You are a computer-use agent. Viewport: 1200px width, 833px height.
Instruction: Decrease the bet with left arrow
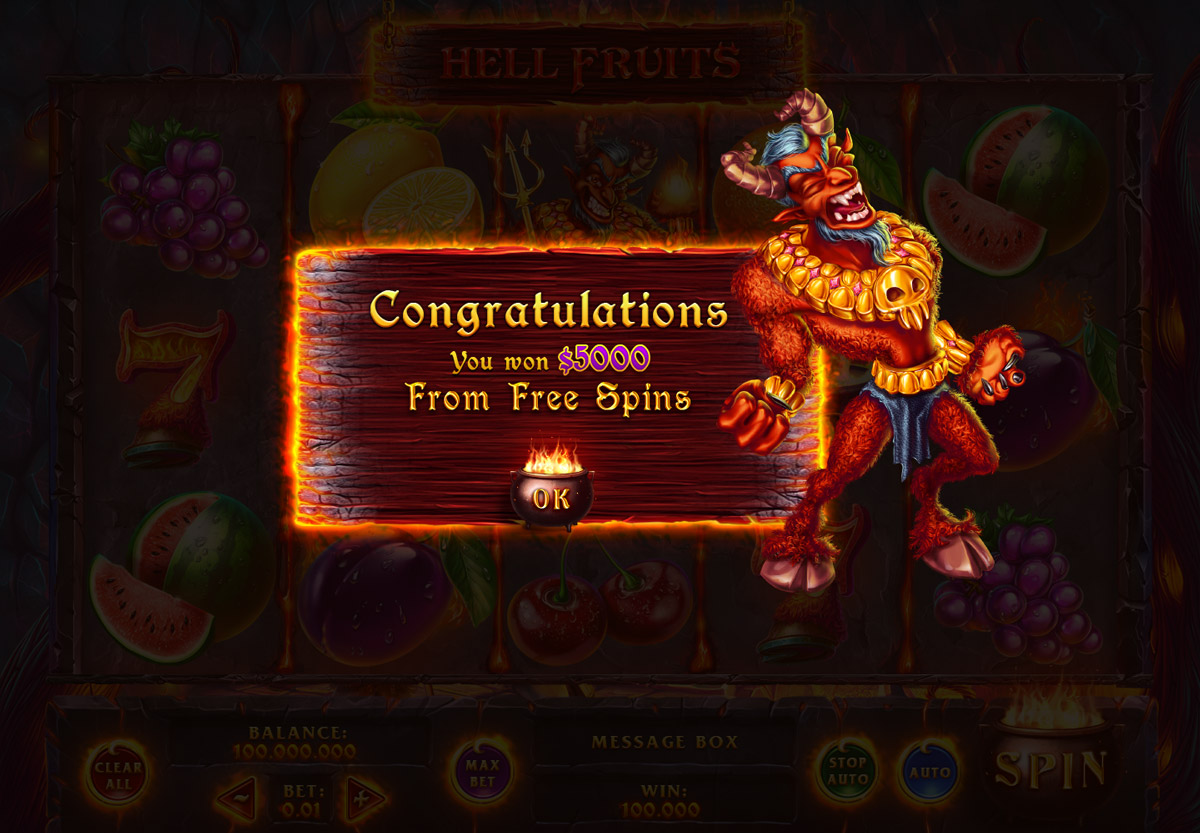pyautogui.click(x=238, y=798)
